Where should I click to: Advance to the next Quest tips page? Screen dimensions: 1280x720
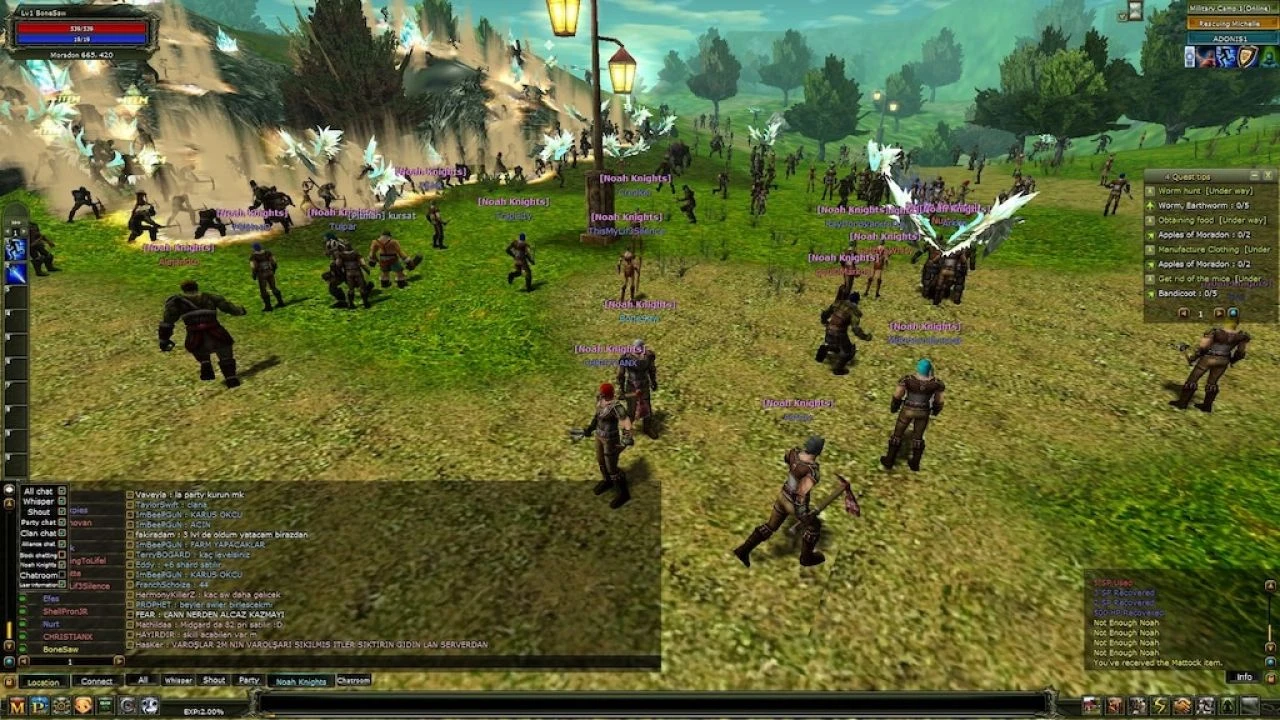click(x=1219, y=313)
